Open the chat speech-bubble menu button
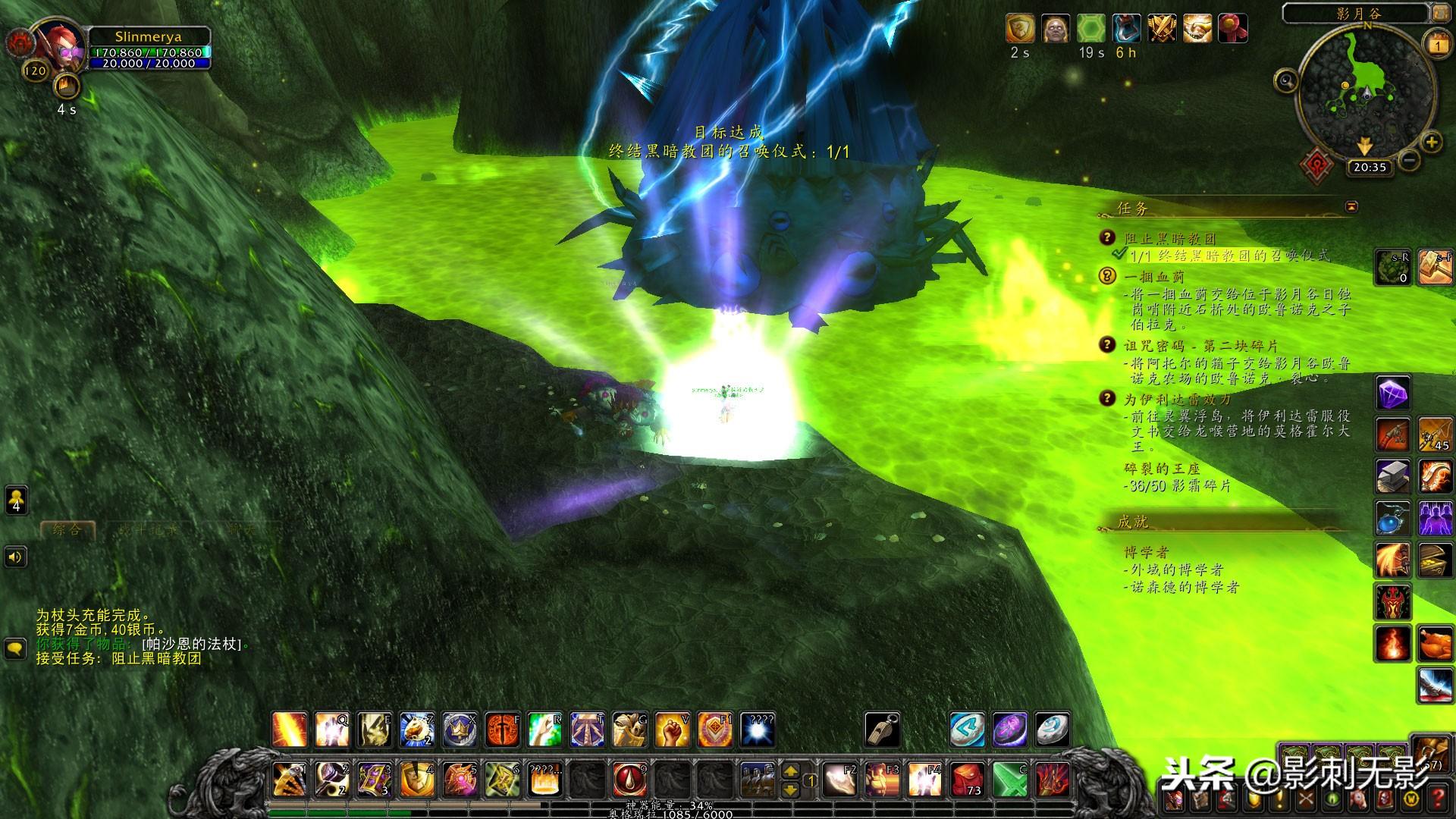 tap(16, 648)
